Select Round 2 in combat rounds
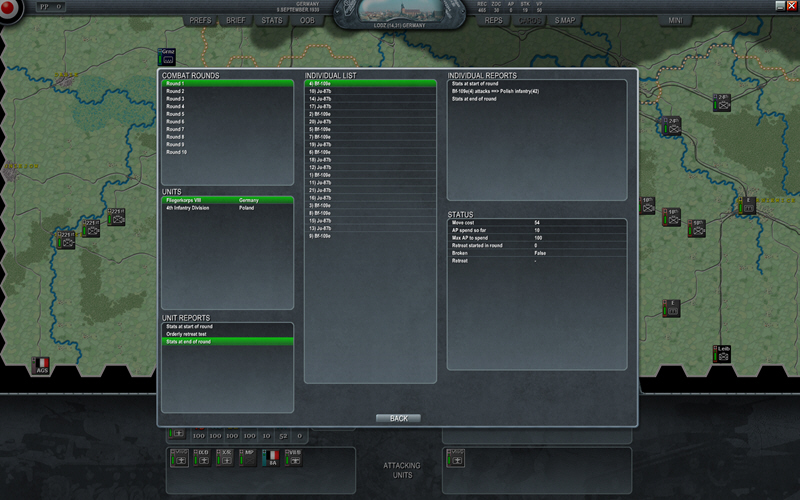Viewport: 800px width, 500px height. click(x=176, y=91)
